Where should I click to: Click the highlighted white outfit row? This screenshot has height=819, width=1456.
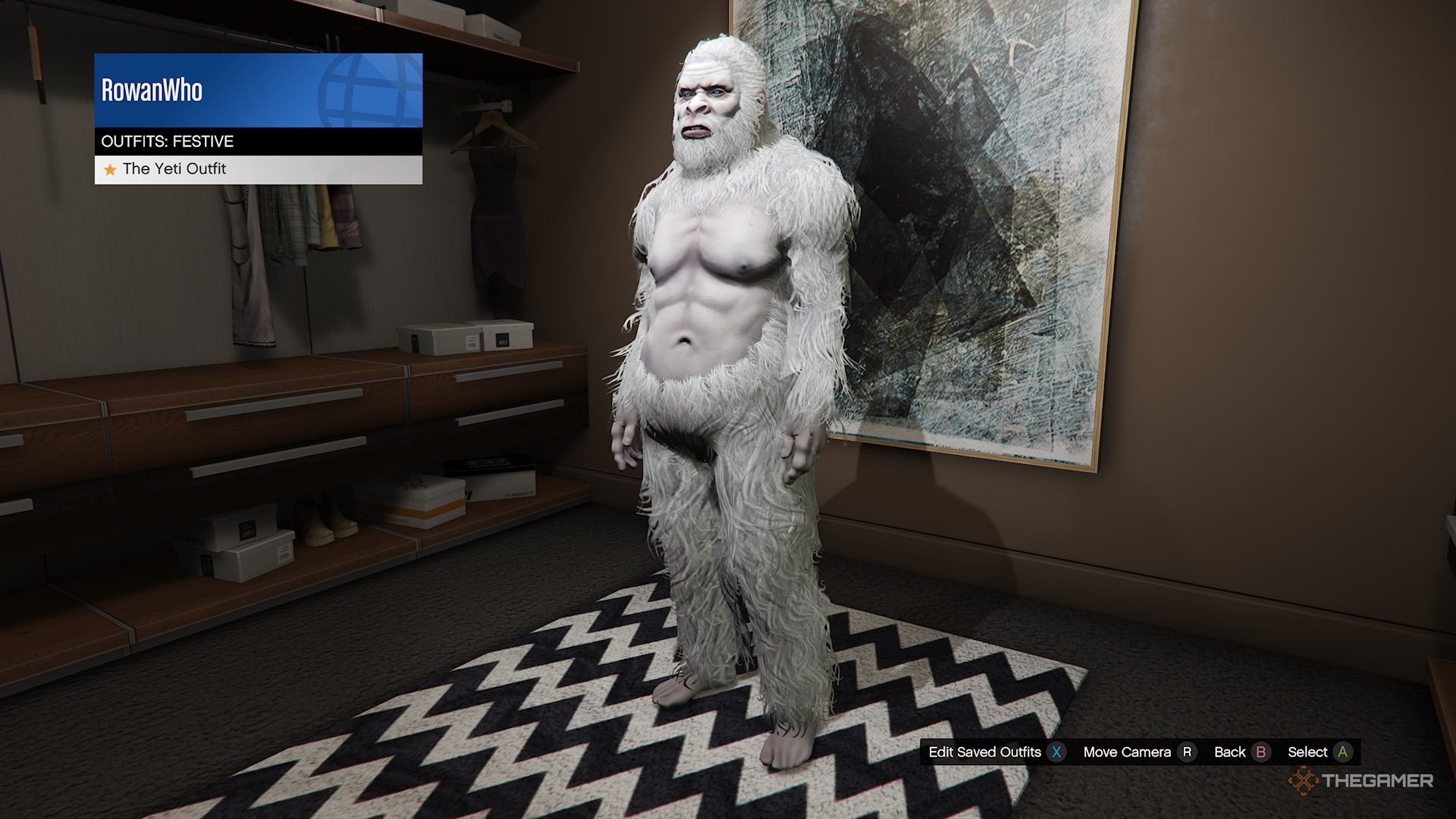[x=258, y=169]
